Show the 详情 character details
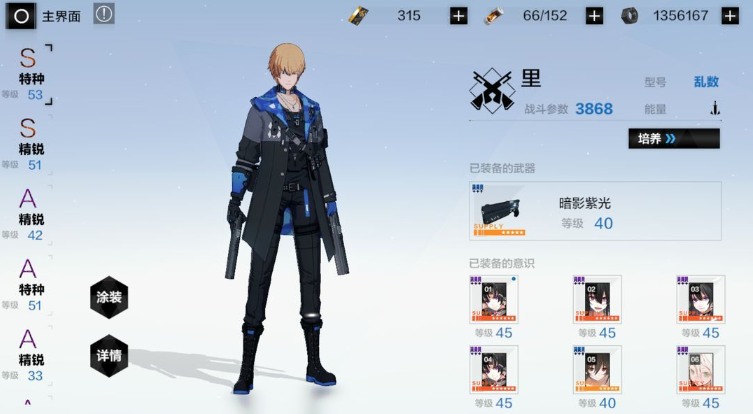 [109, 355]
